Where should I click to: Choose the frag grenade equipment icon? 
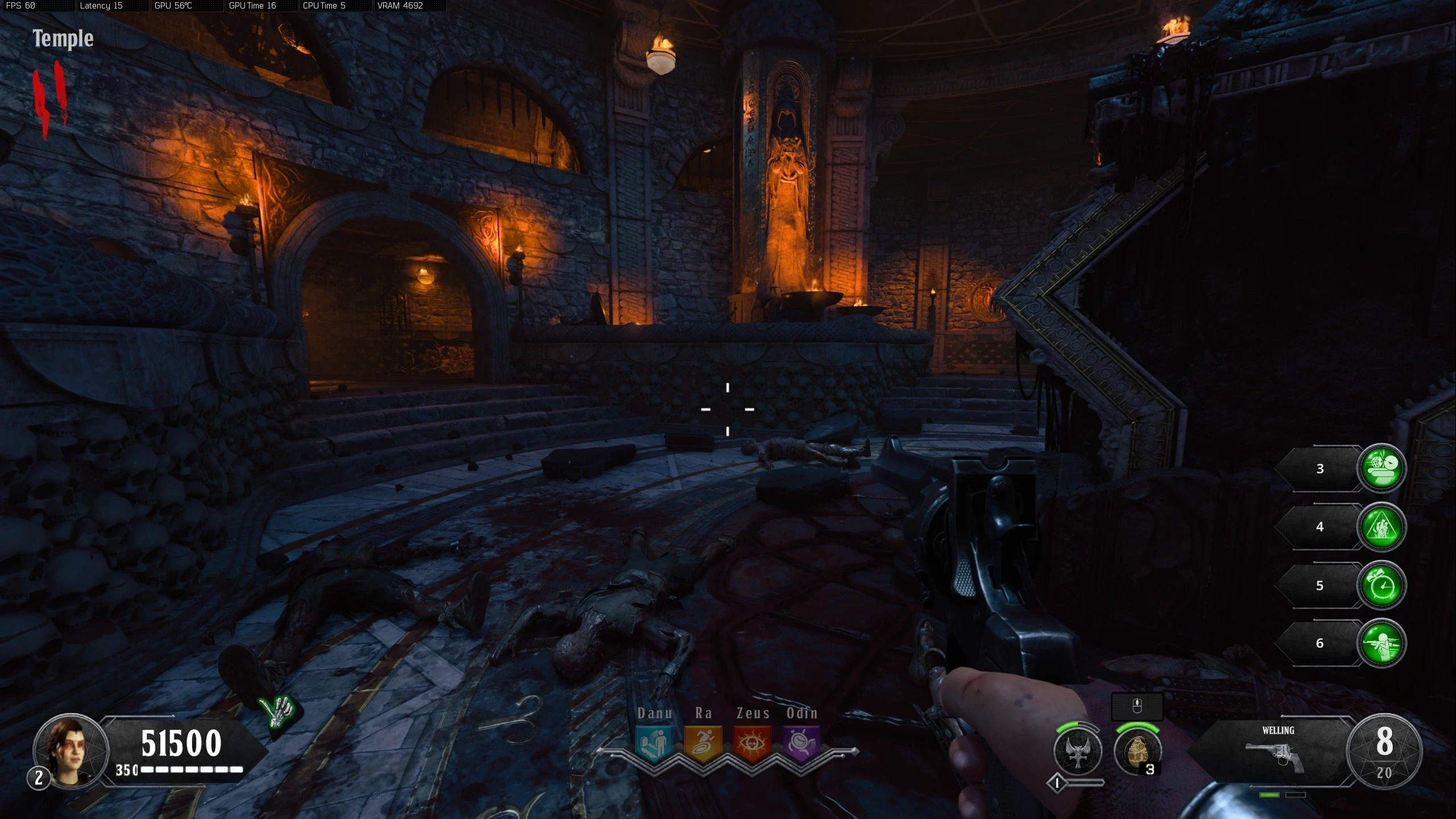tap(1136, 752)
